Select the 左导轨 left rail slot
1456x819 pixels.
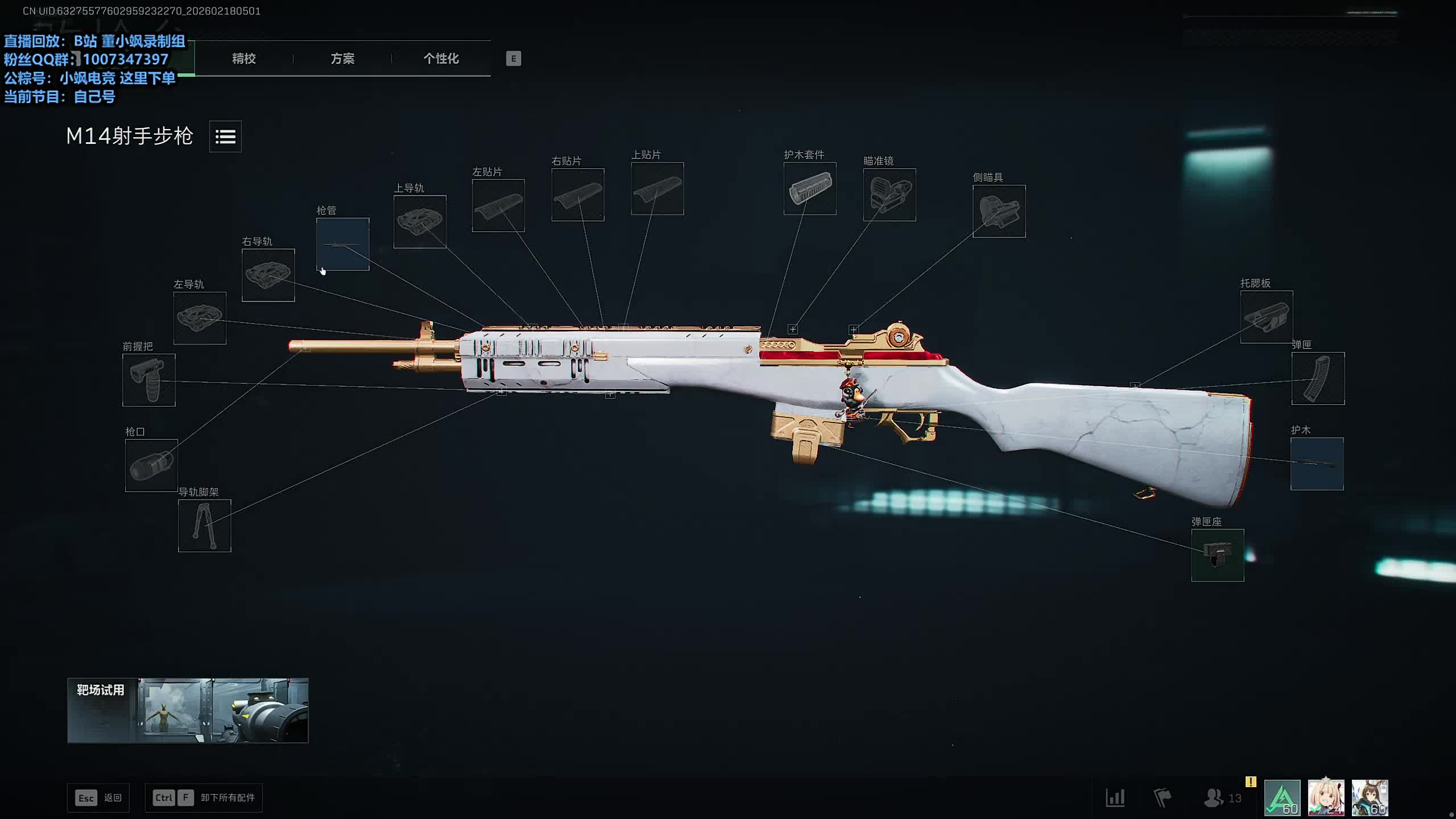200,318
